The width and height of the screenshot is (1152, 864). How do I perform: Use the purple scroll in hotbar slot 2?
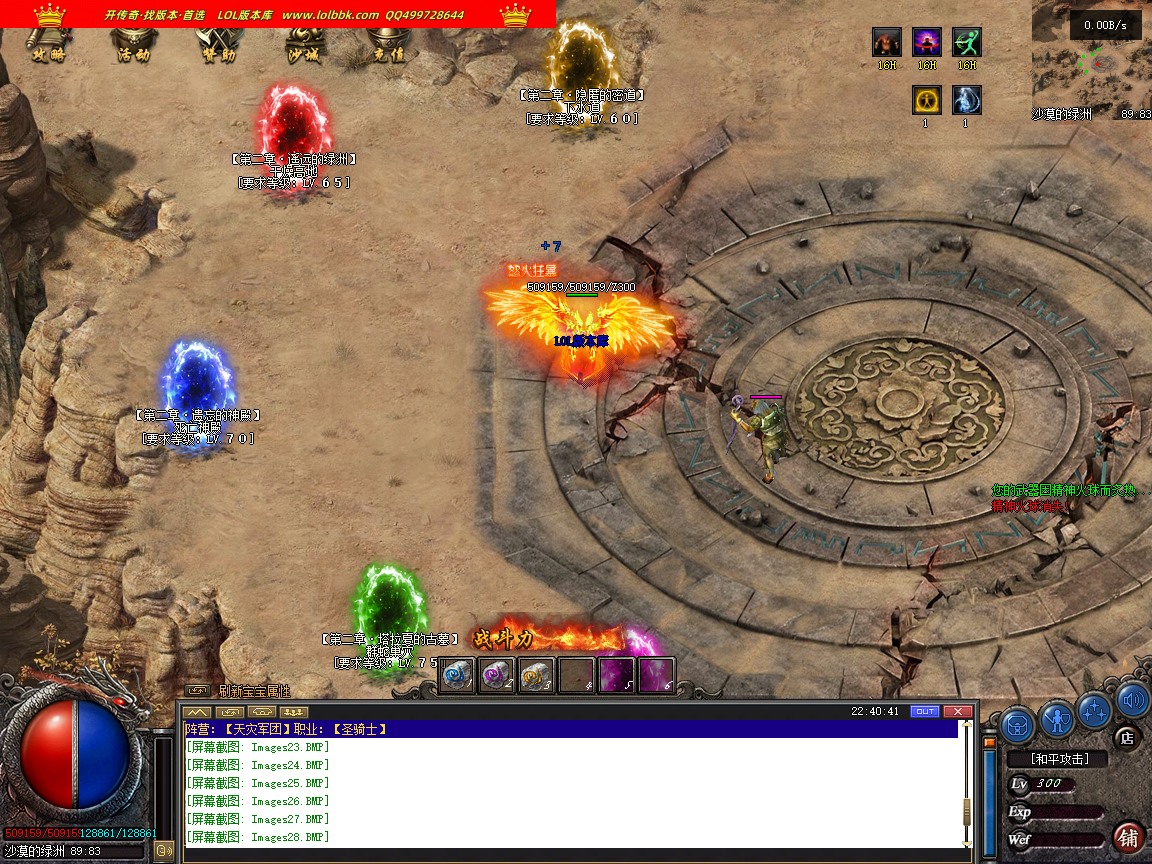497,675
